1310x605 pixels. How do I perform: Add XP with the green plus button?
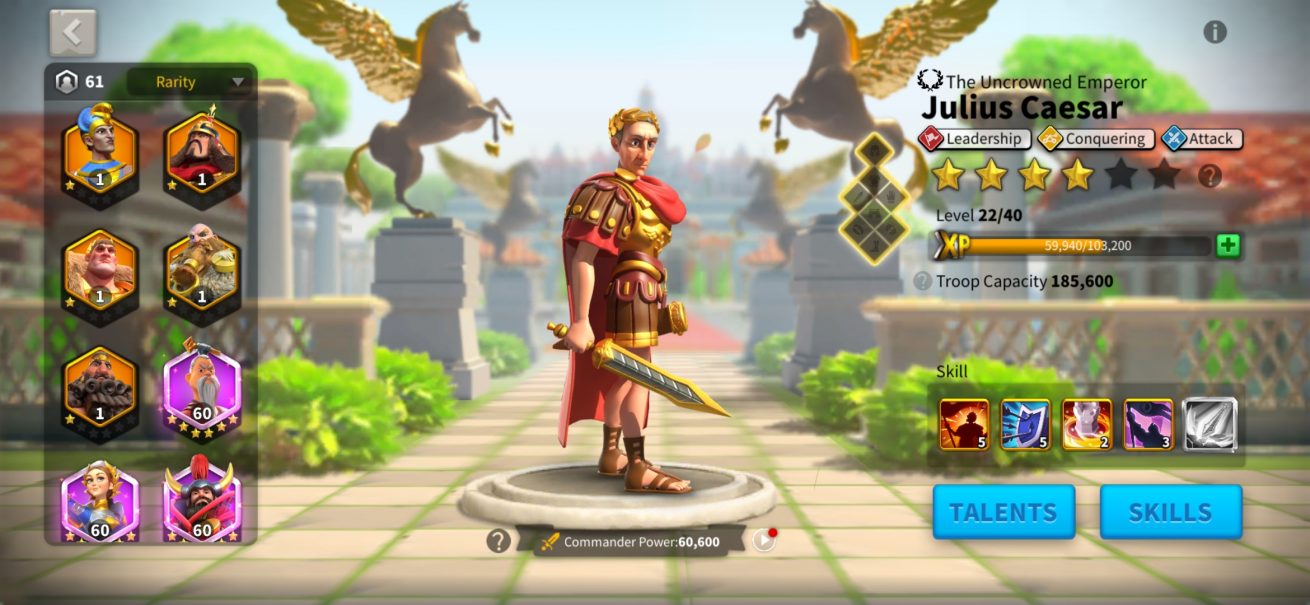pyautogui.click(x=1228, y=245)
